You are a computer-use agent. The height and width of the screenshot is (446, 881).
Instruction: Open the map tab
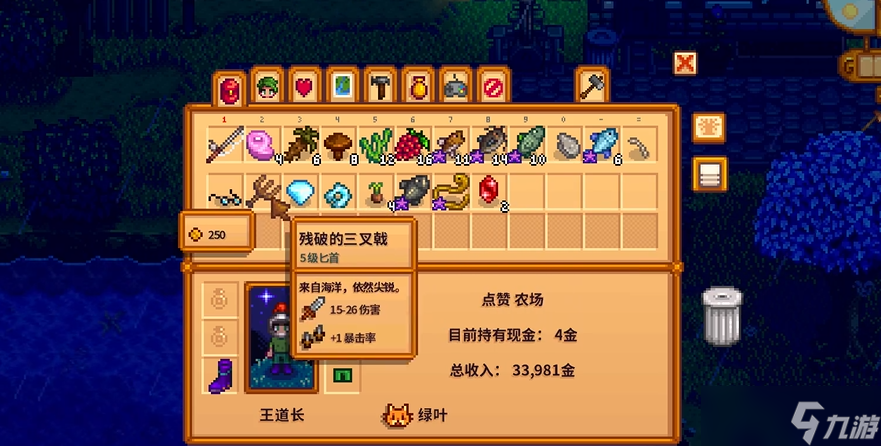coord(341,86)
